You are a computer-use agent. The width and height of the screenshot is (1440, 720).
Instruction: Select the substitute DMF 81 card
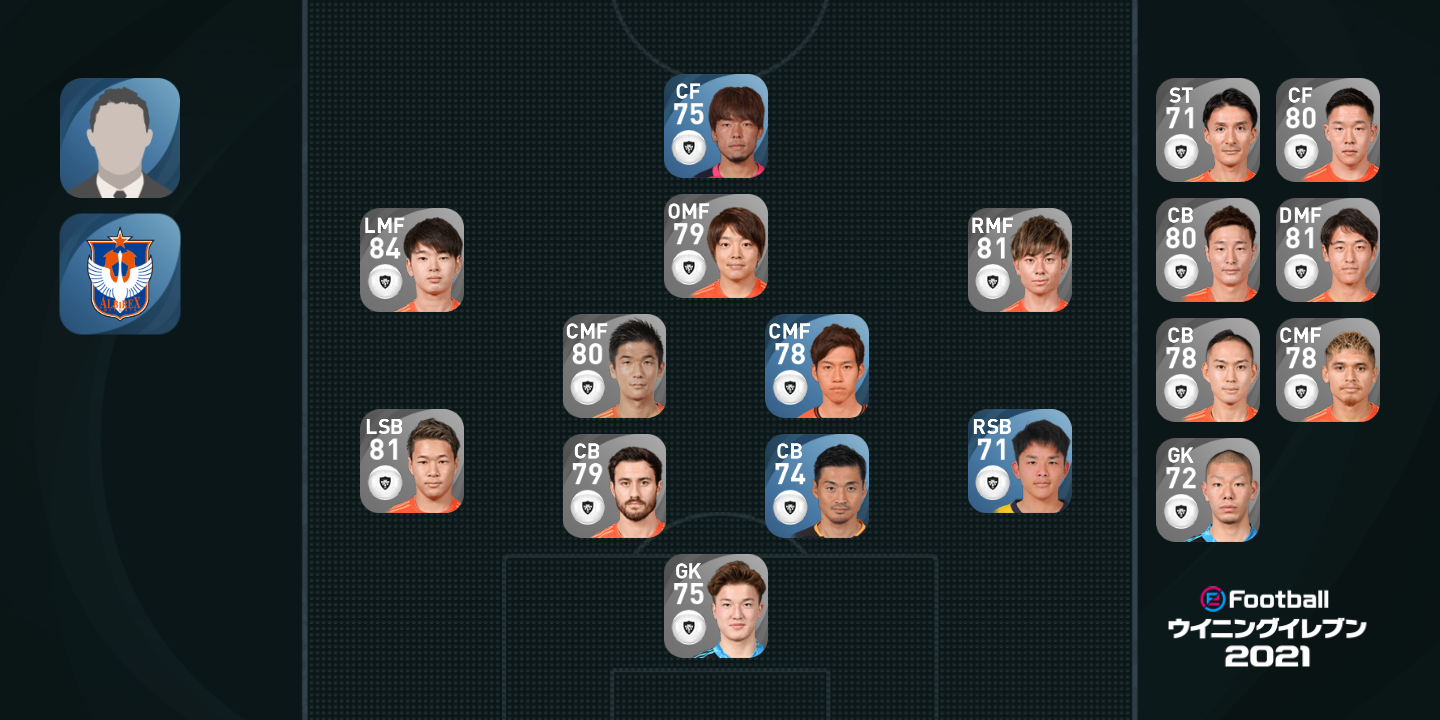point(1328,250)
